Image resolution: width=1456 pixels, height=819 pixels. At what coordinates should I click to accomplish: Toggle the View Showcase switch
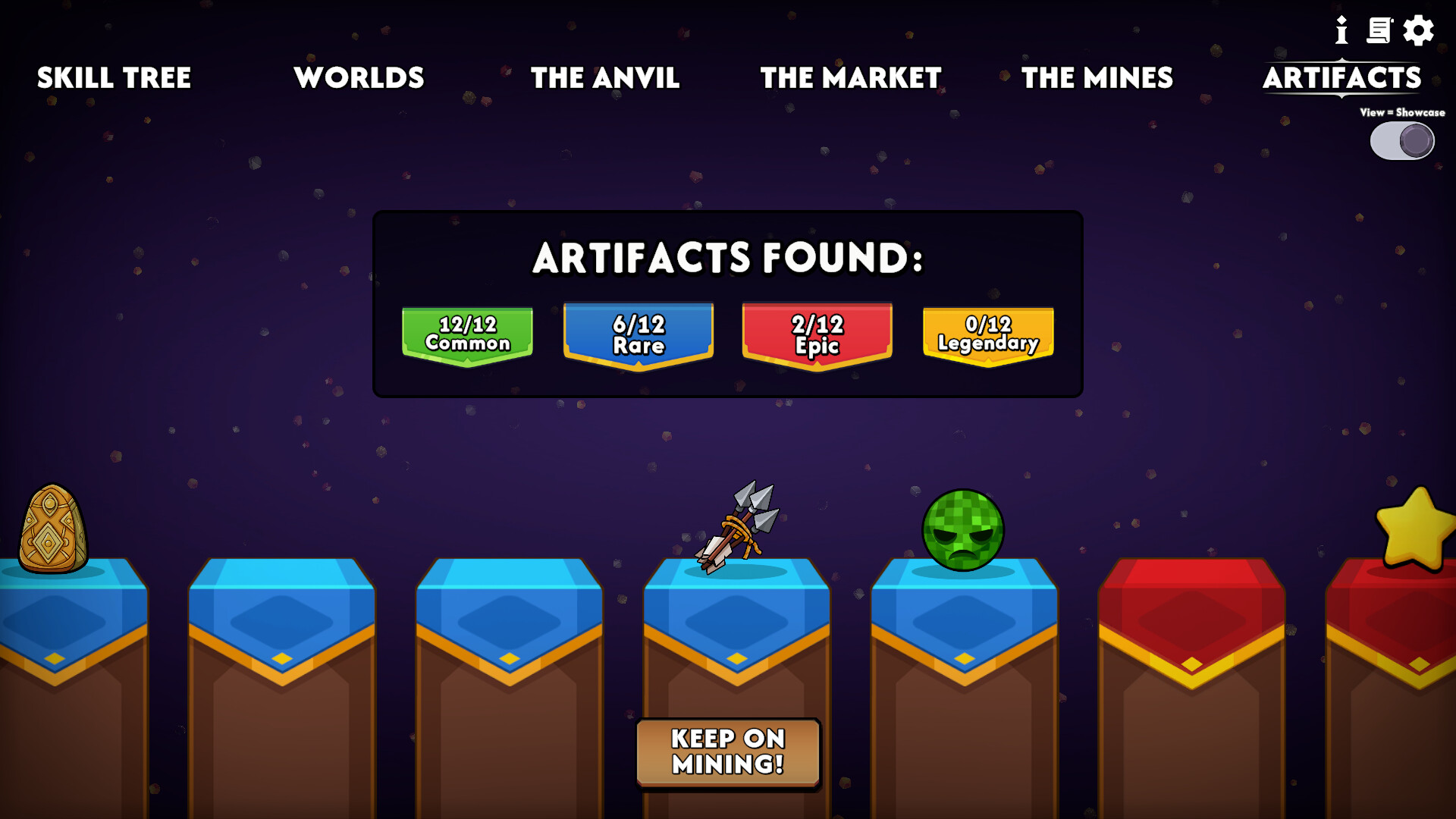tap(1401, 140)
